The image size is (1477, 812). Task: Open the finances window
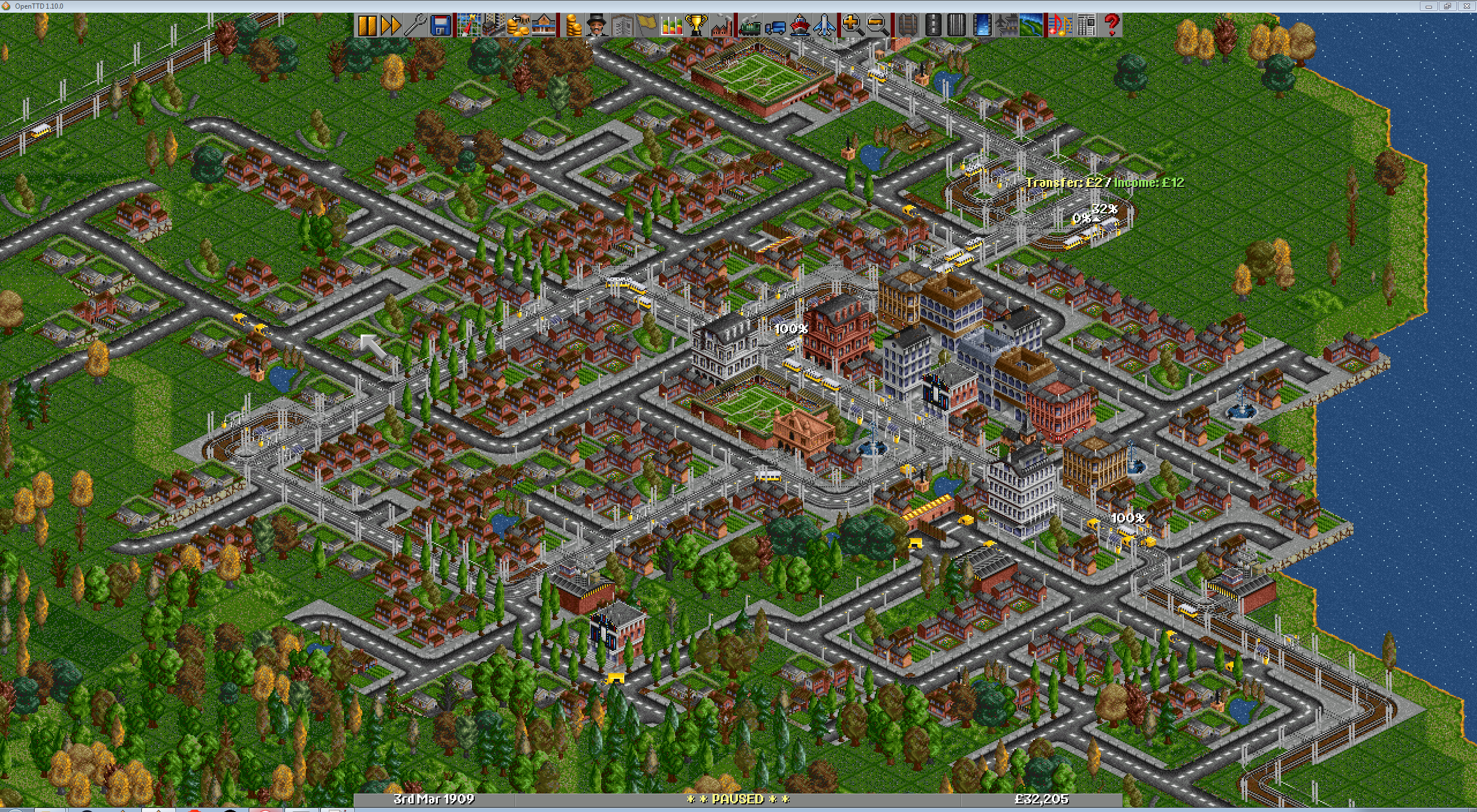[573, 23]
